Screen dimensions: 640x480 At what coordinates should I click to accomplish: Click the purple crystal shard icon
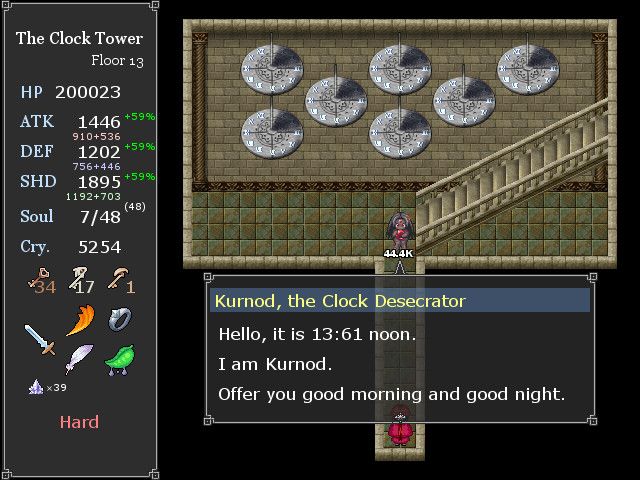35,387
